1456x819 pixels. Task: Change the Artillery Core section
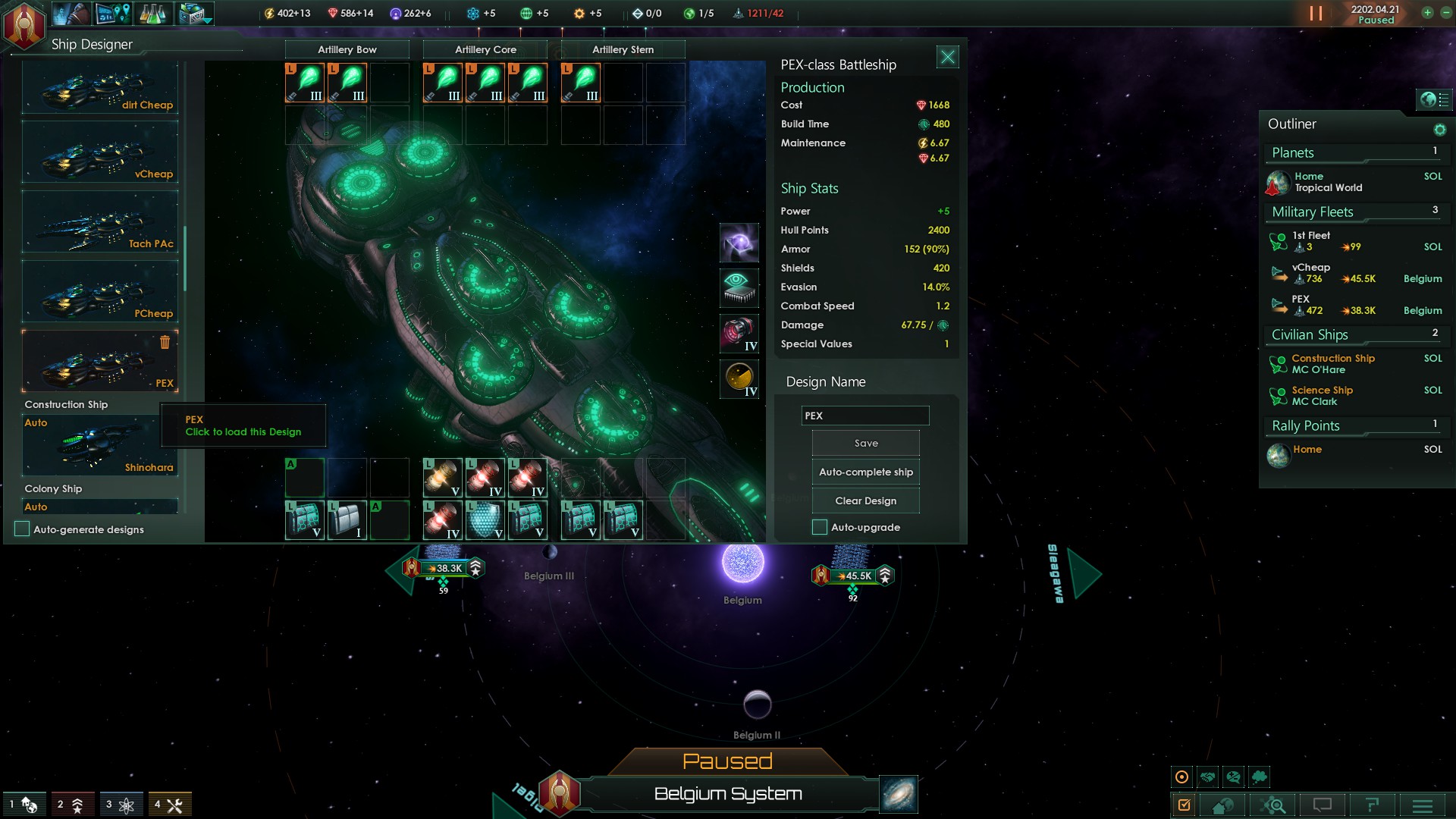485,49
